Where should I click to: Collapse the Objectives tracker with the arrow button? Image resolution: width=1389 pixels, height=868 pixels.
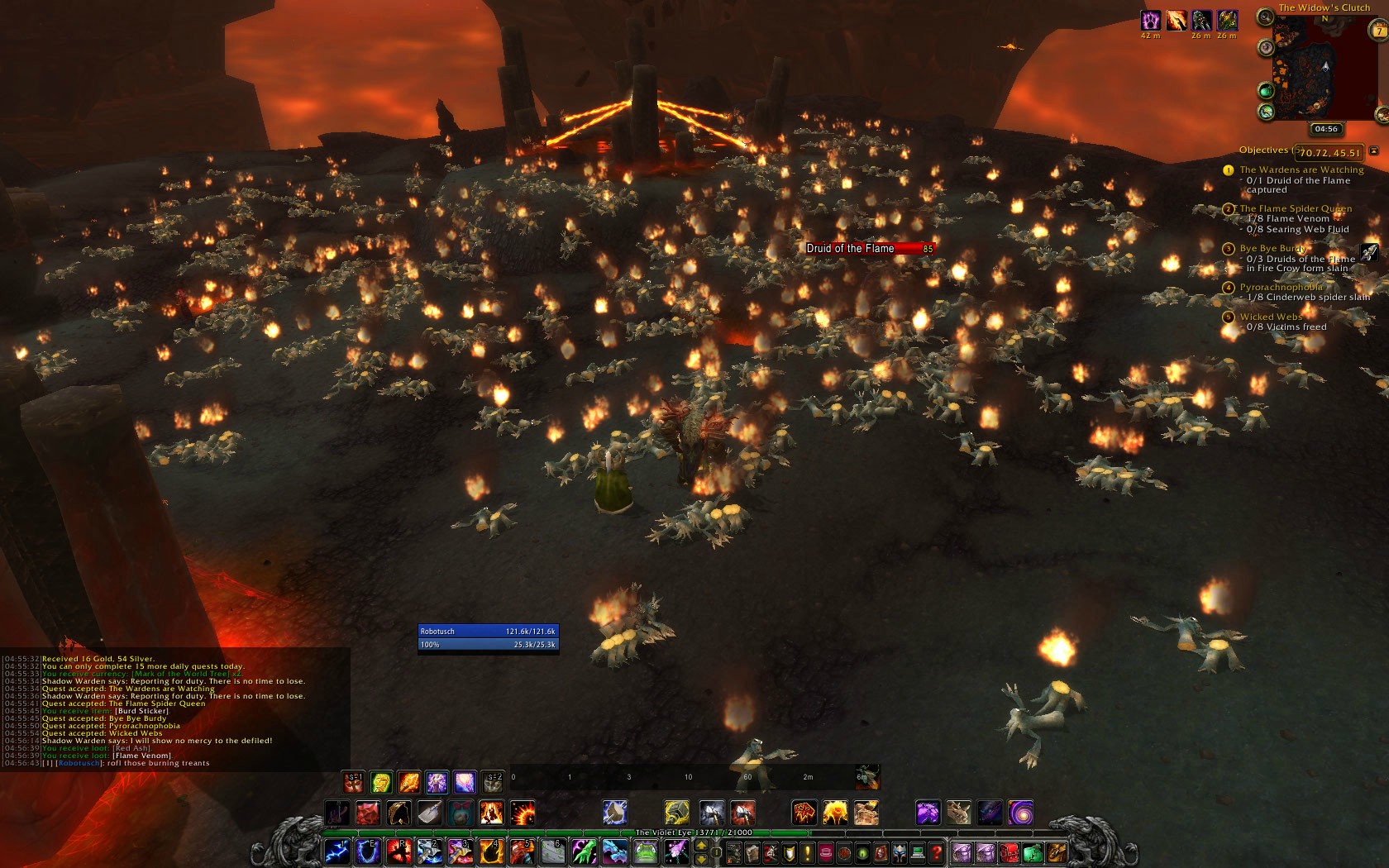coord(1374,150)
